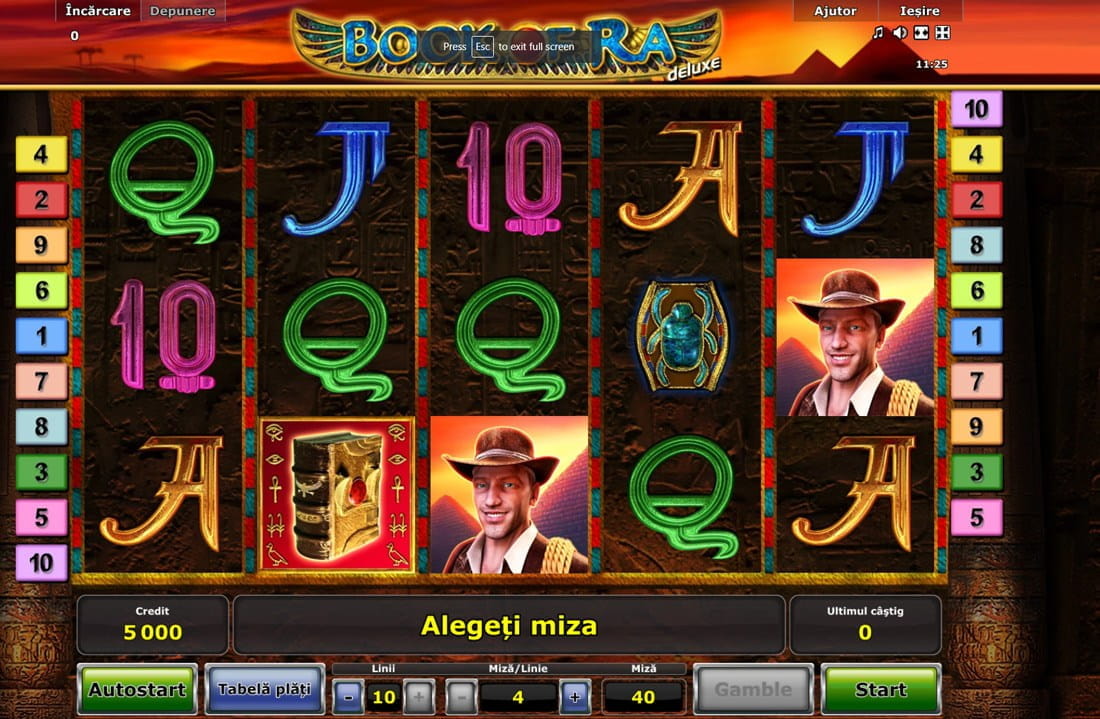Toggle the music note icon
This screenshot has height=719, width=1100.
879,33
